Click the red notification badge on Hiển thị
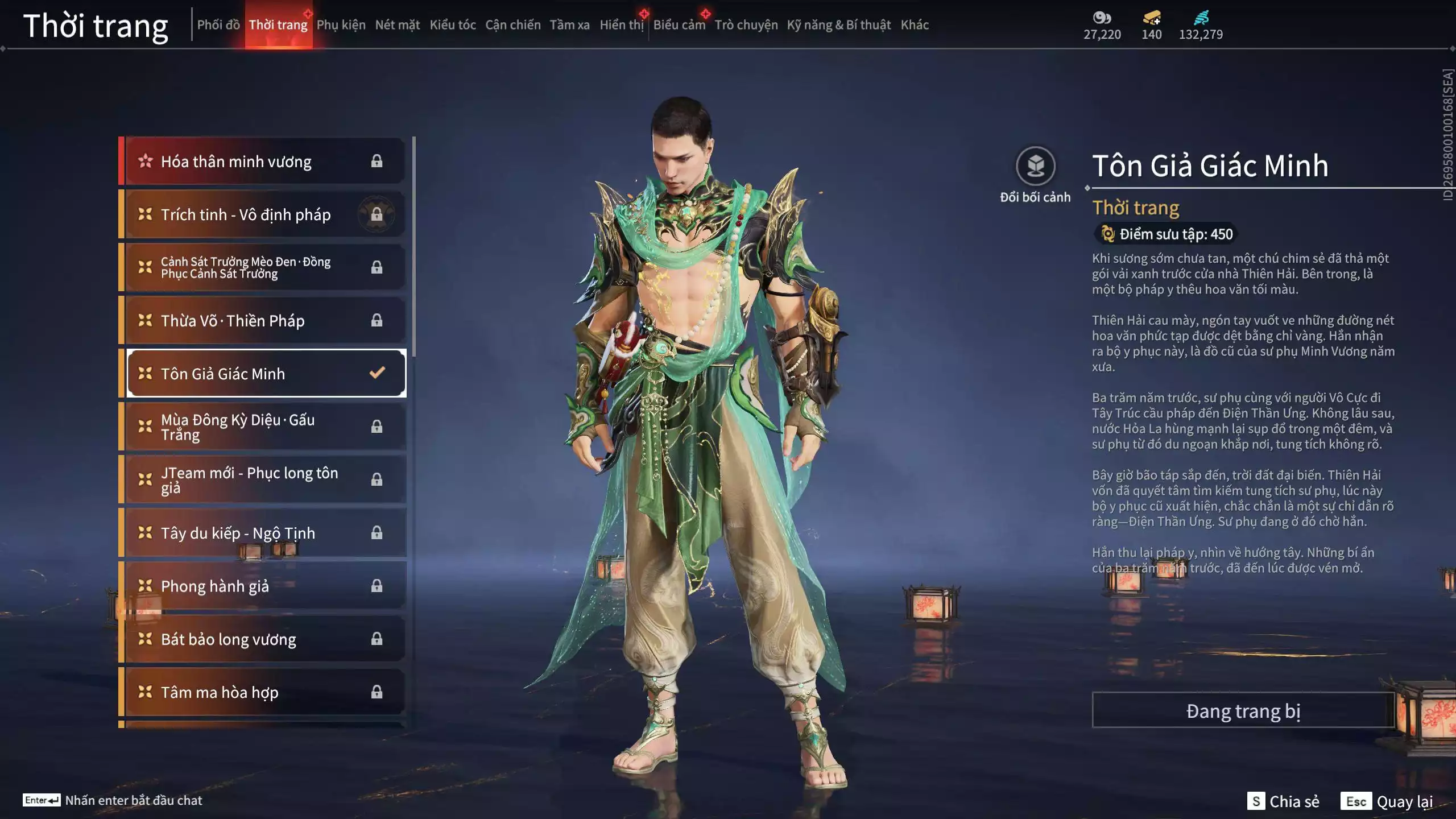1456x819 pixels. (643, 15)
